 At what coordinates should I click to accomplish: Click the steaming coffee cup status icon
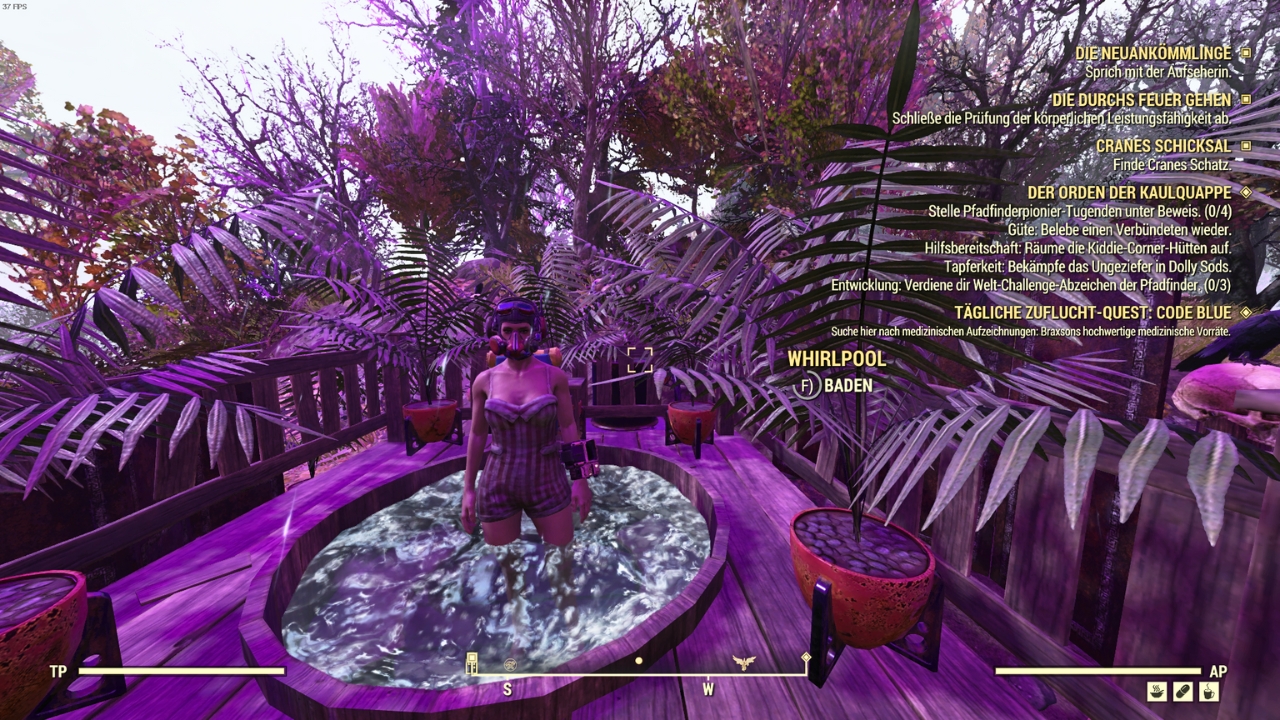pos(1208,691)
